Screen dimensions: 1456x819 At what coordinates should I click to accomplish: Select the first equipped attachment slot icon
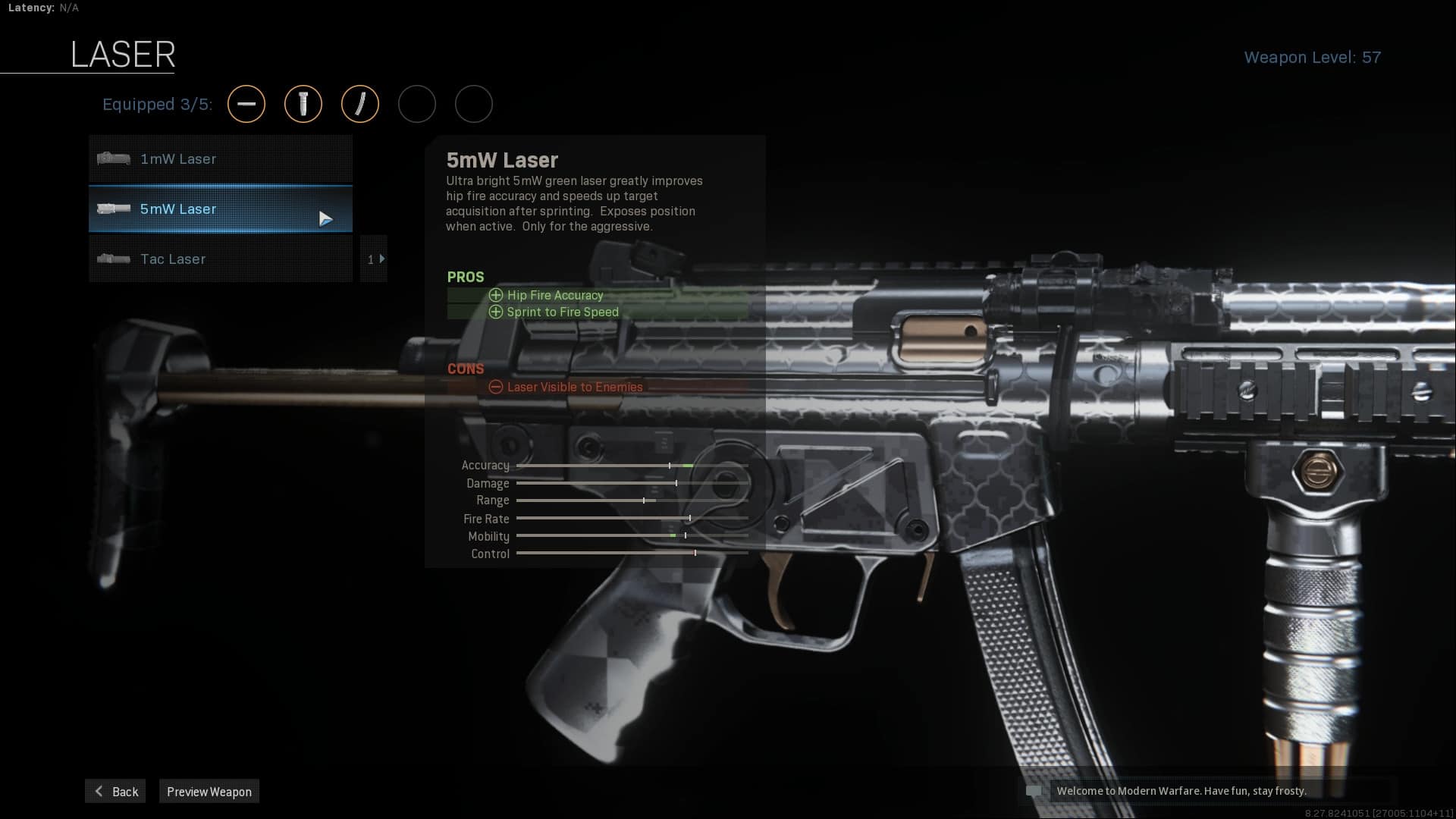[x=246, y=104]
